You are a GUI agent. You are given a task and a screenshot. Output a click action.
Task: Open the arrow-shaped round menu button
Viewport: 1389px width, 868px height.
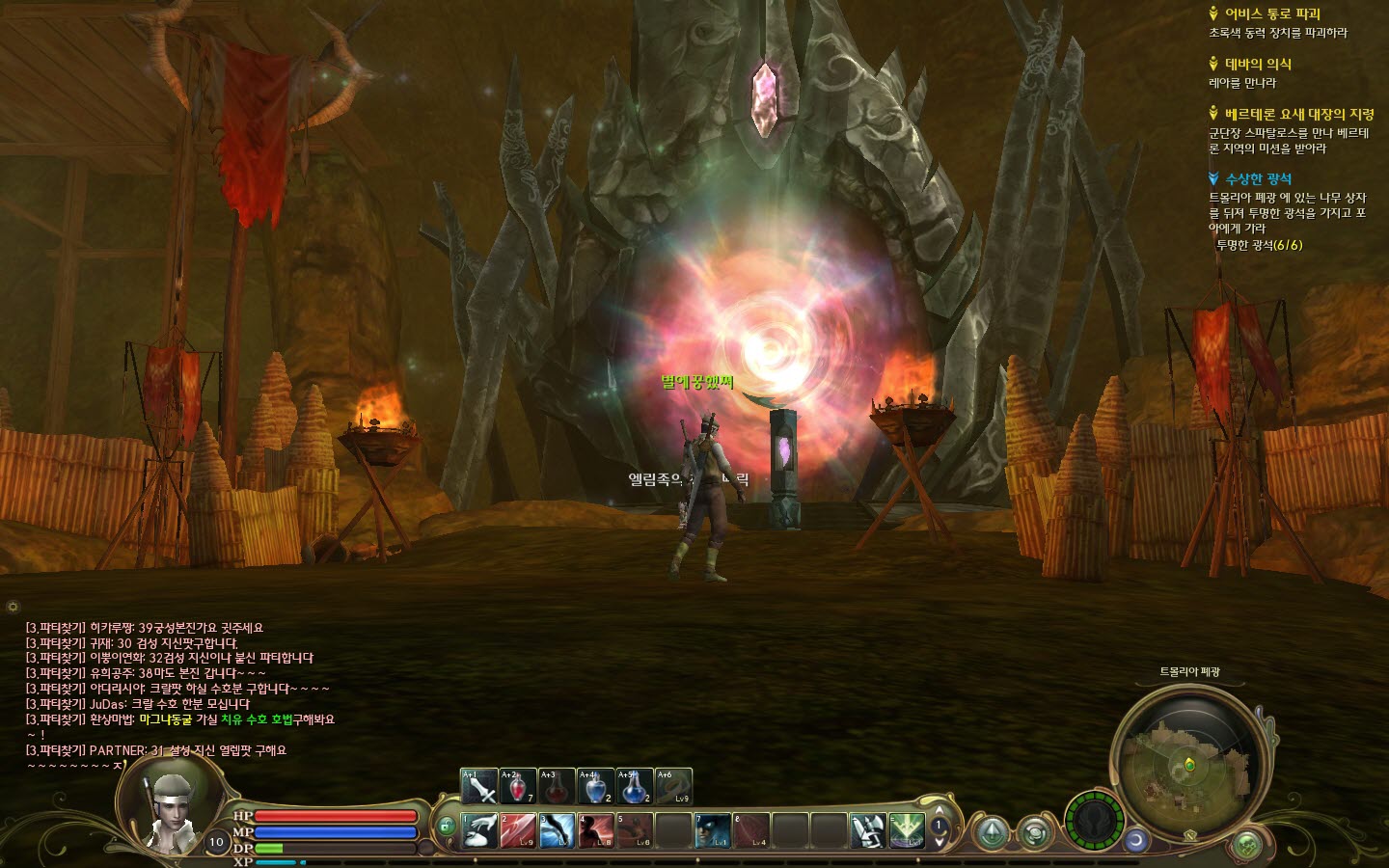pyautogui.click(x=991, y=833)
